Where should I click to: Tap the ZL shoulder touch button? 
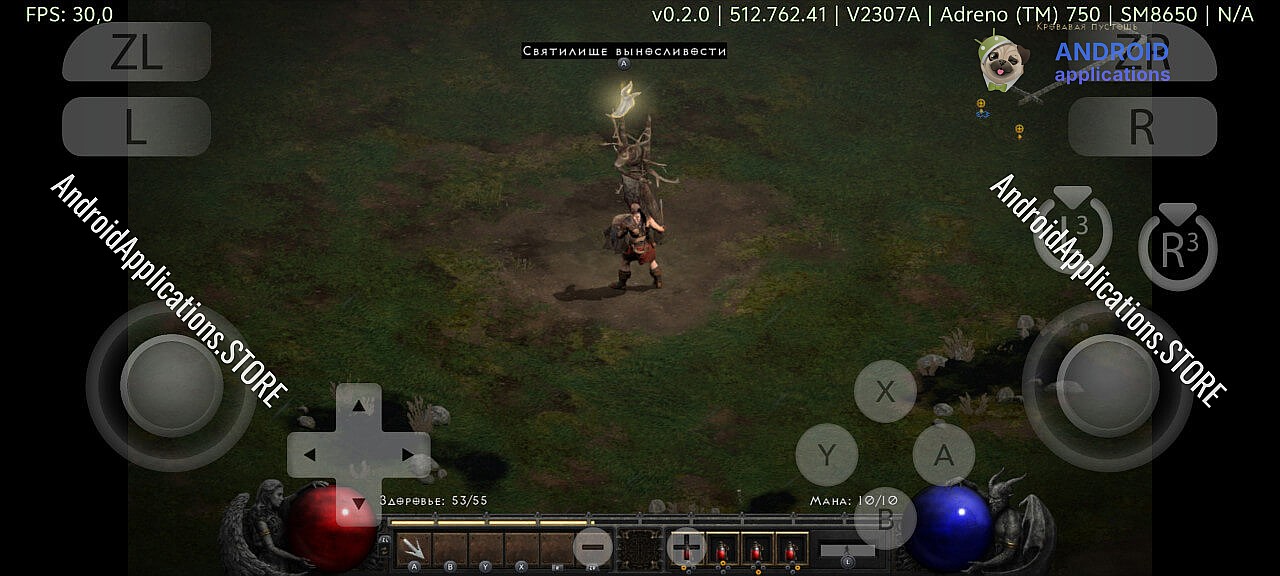pyautogui.click(x=137, y=52)
